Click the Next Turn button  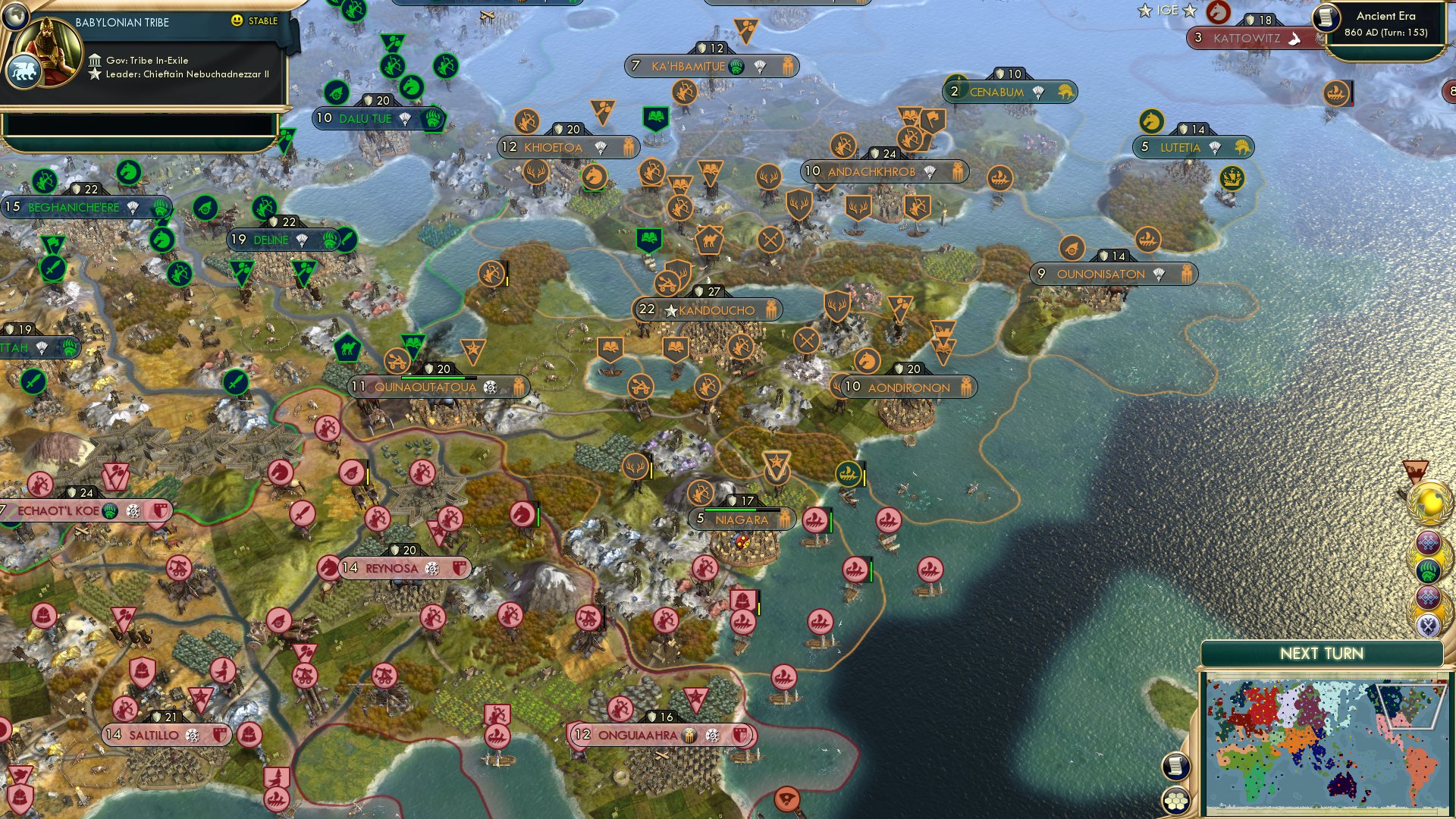[x=1323, y=652]
